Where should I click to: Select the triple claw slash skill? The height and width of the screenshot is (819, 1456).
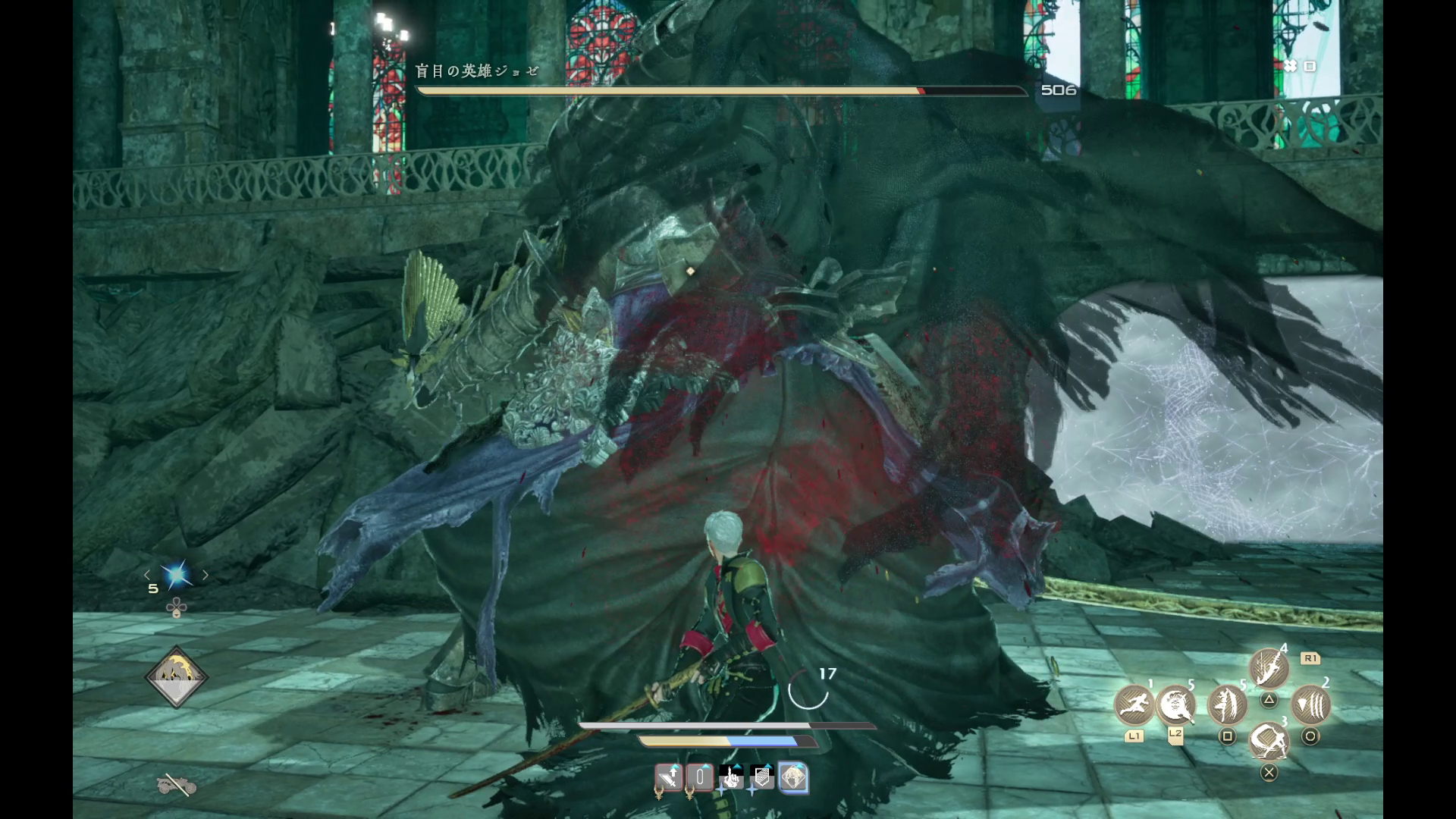pyautogui.click(x=1310, y=704)
